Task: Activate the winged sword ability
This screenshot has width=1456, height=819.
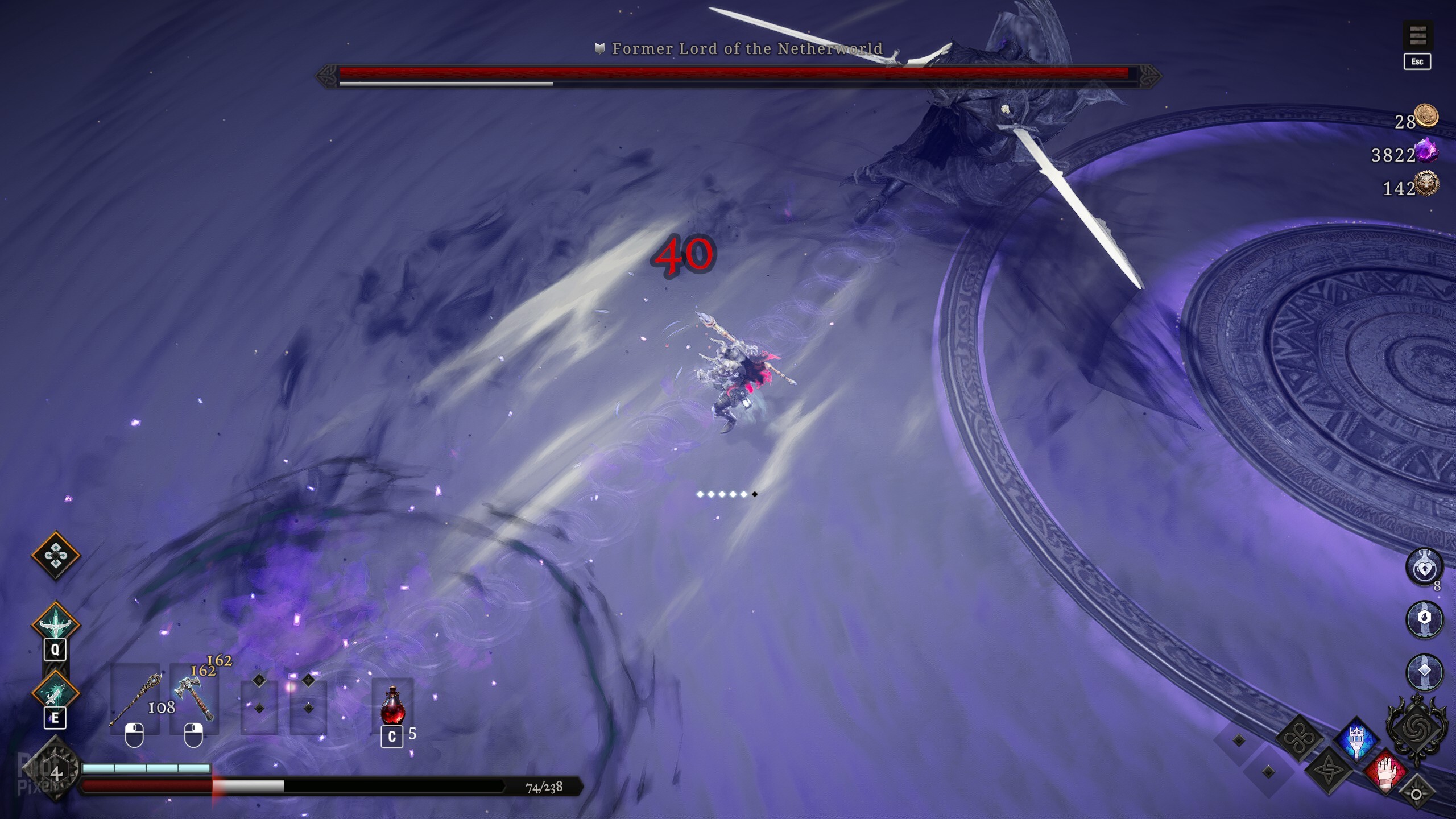Action: coord(55,624)
